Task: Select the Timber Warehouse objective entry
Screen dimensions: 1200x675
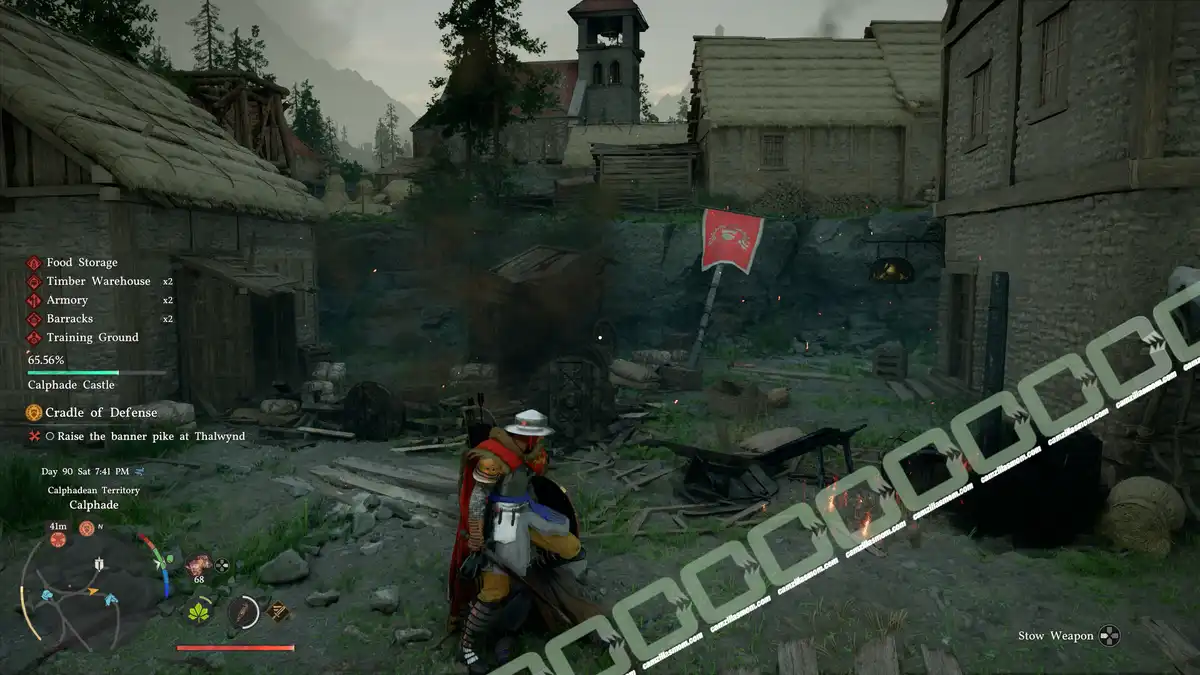Action: click(97, 282)
